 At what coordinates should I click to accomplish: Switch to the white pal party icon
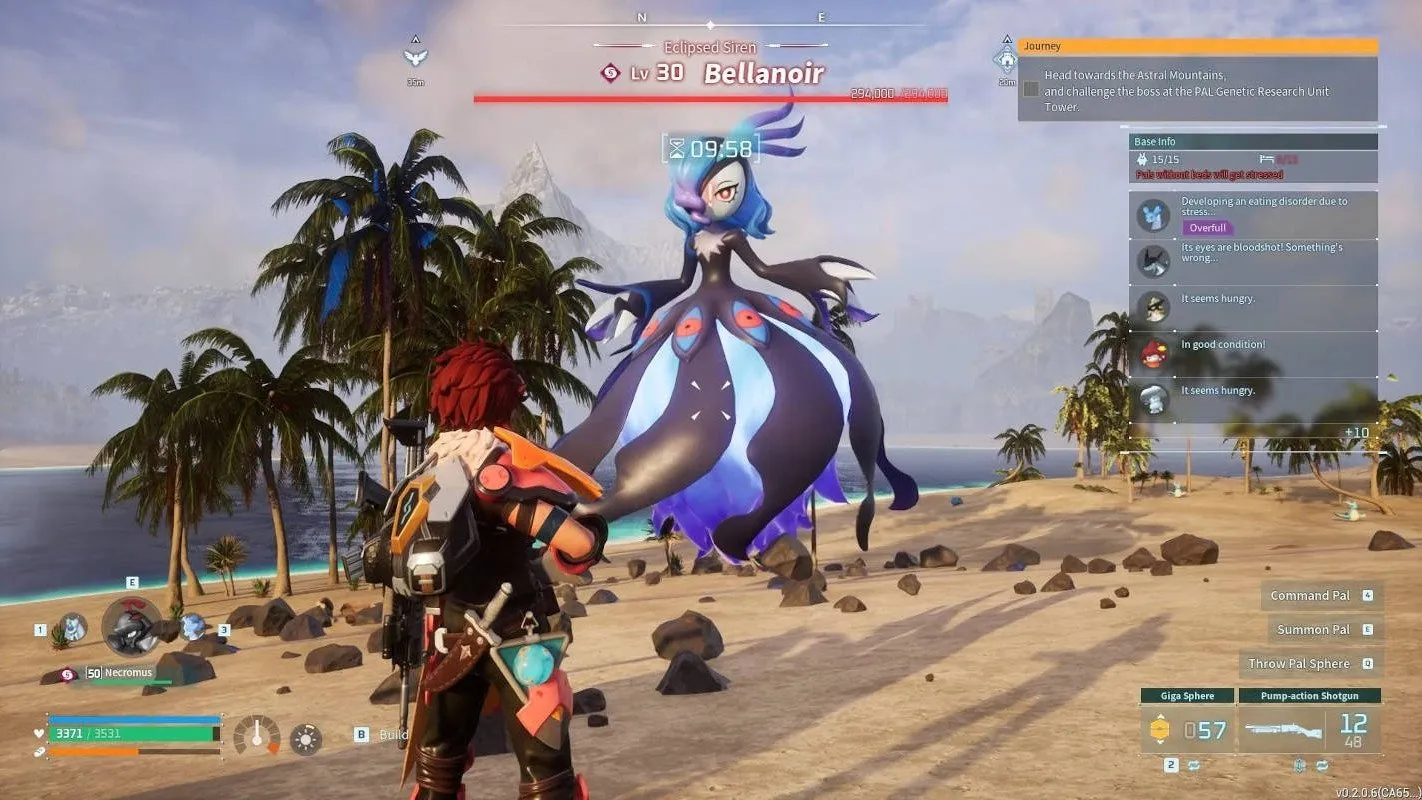(72, 628)
